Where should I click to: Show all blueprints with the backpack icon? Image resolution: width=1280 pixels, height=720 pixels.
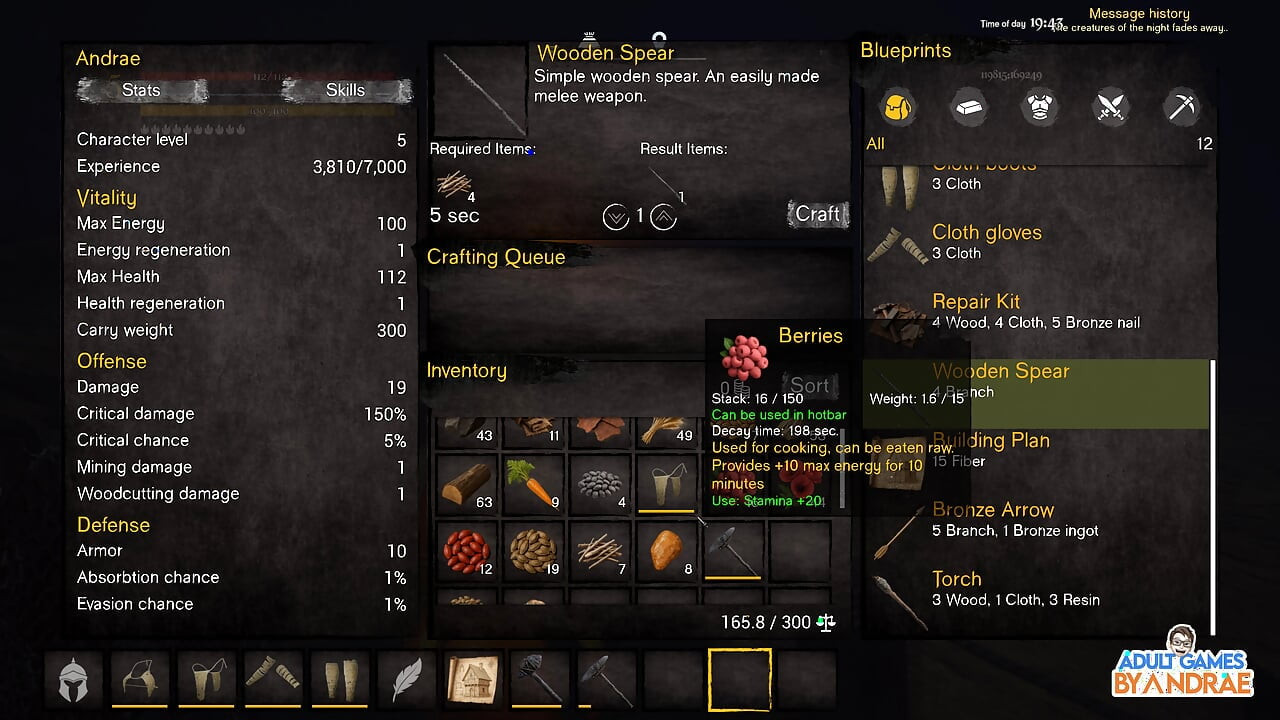897,106
